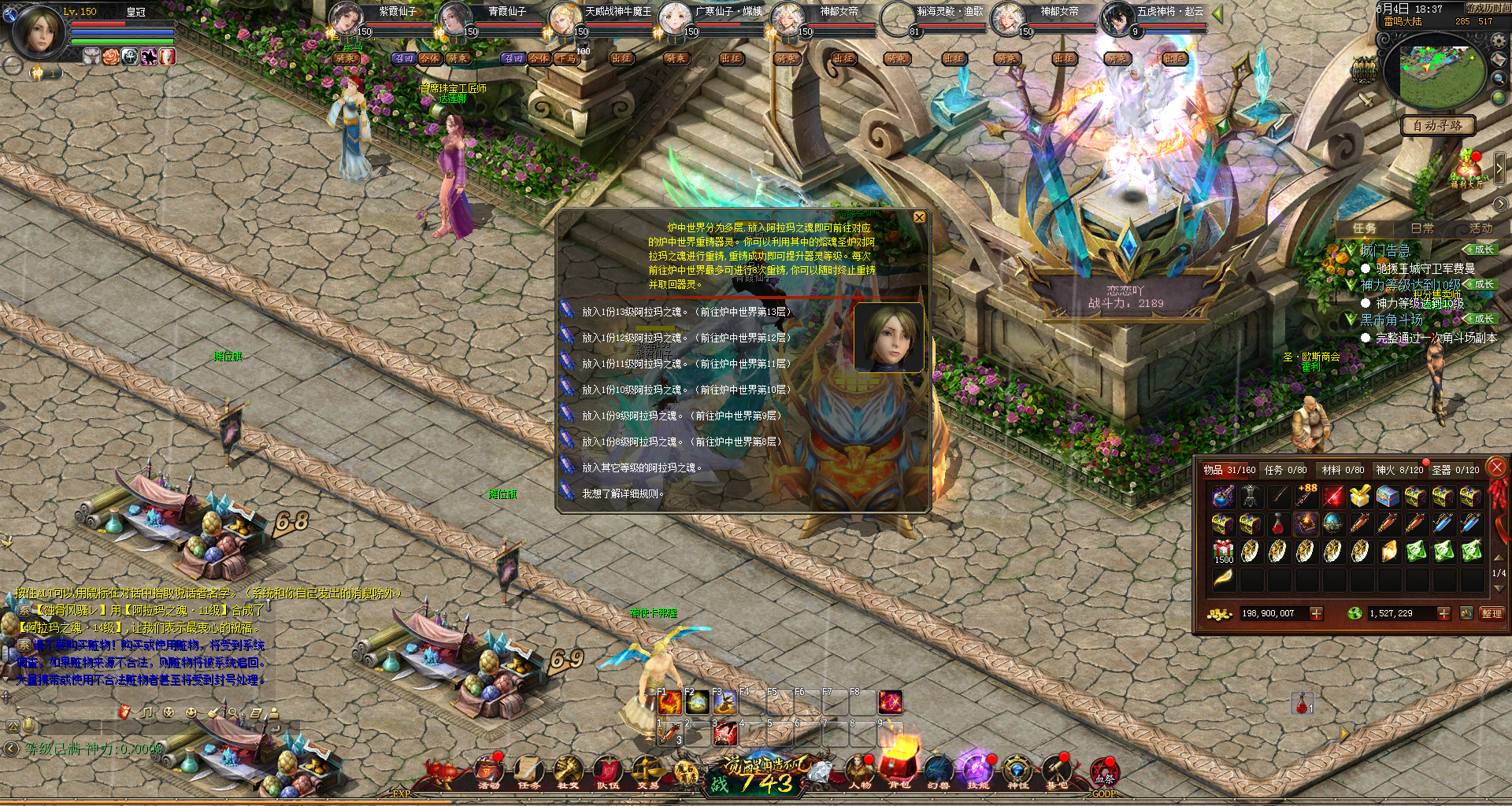Close the inventory bag panel

[1496, 467]
